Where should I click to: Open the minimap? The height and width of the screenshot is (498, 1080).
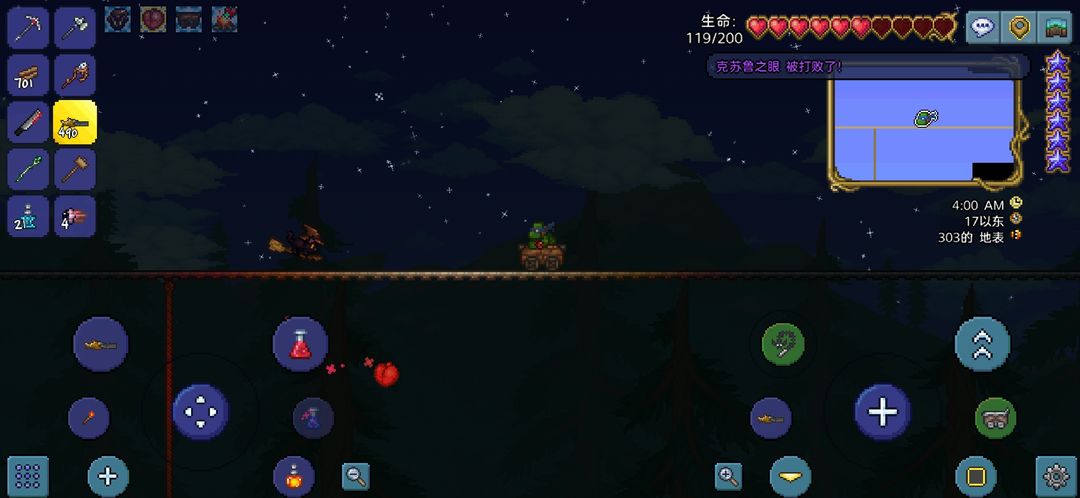(923, 131)
